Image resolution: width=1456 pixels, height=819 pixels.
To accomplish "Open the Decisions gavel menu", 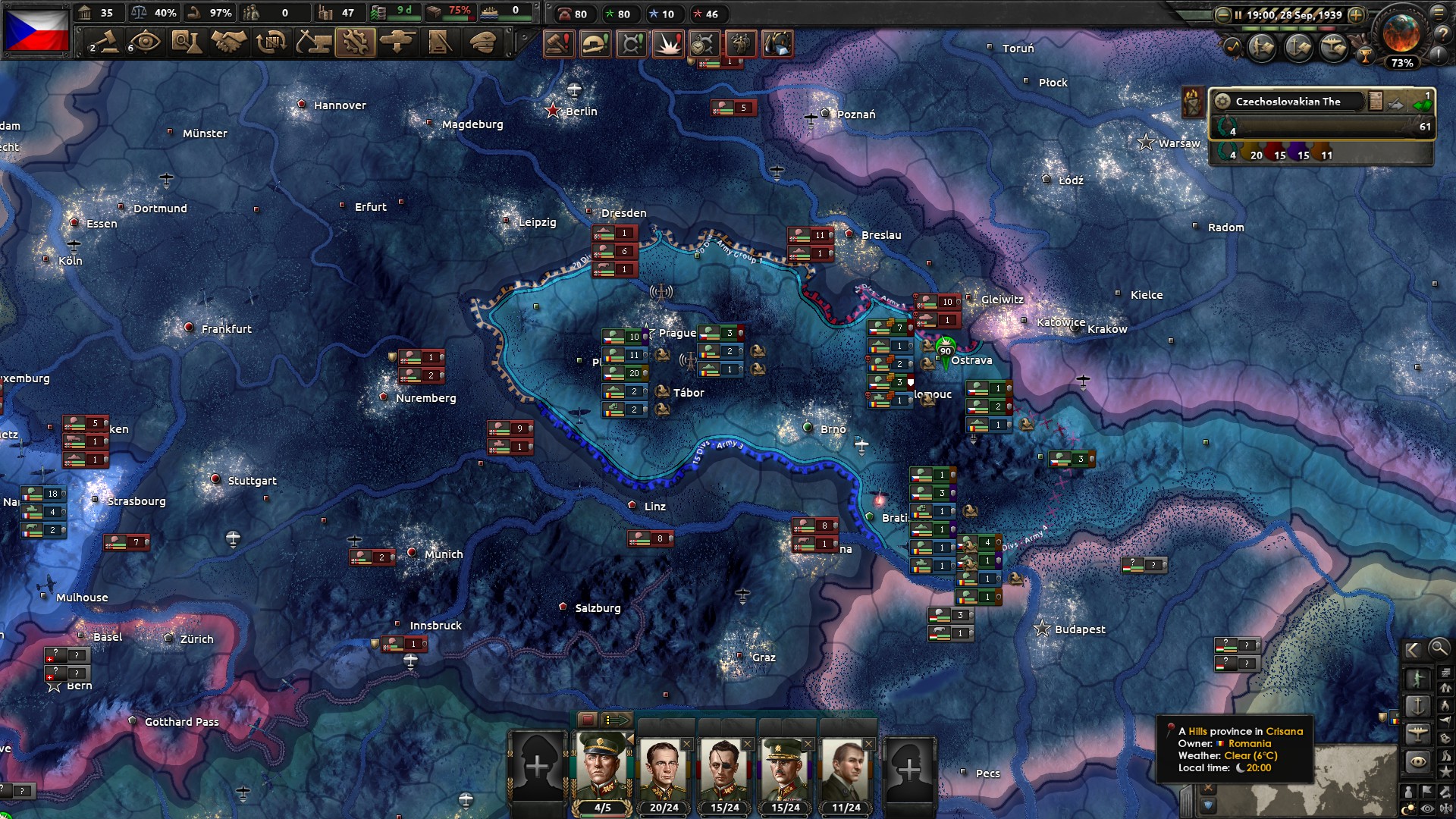I will 103,42.
